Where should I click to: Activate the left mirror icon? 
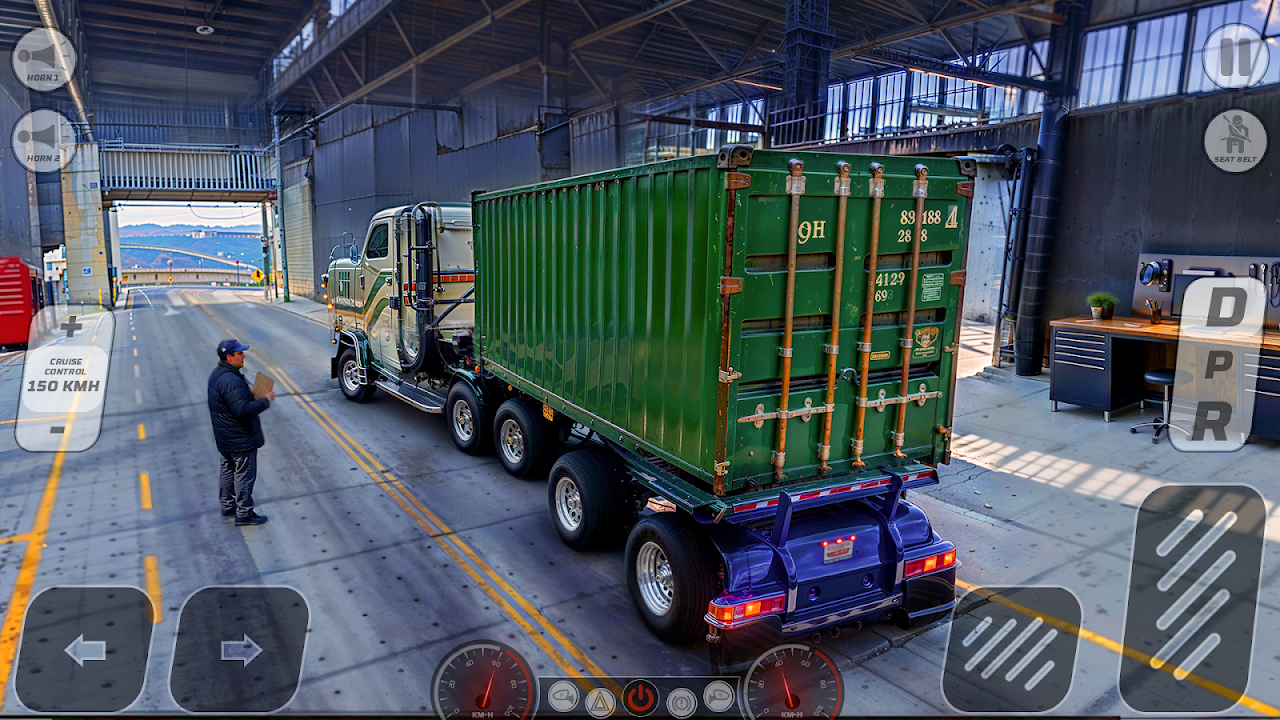click(x=563, y=696)
